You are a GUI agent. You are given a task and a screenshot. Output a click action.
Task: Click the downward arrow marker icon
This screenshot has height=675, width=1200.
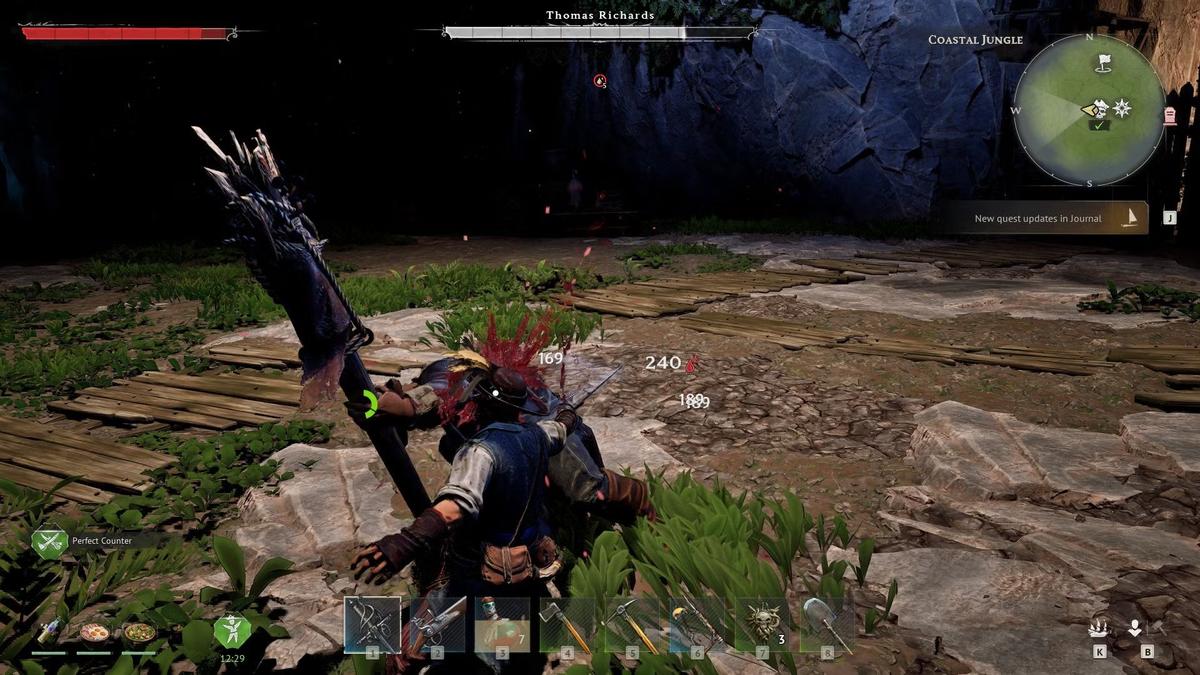click(x=1135, y=629)
